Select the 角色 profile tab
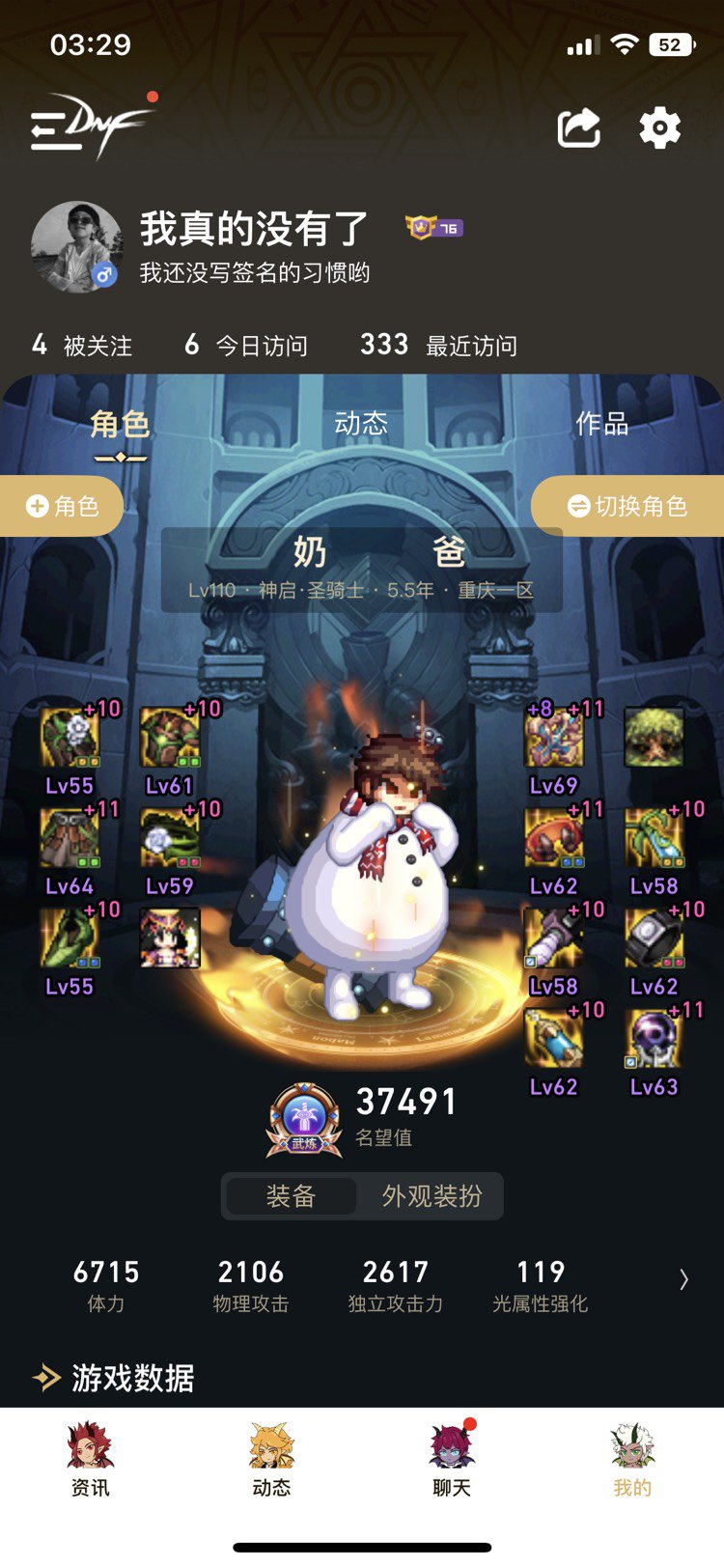Image resolution: width=724 pixels, height=1568 pixels. (x=121, y=424)
